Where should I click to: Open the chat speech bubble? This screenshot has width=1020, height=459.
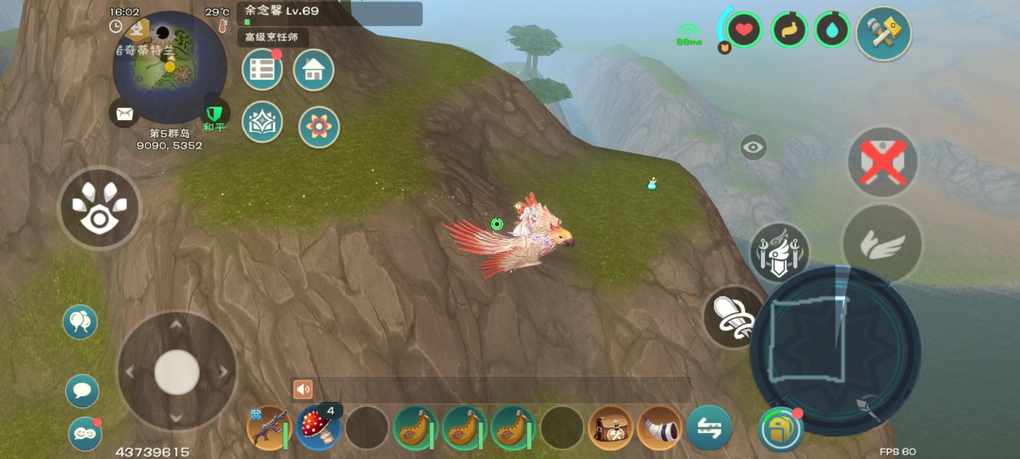click(x=82, y=390)
